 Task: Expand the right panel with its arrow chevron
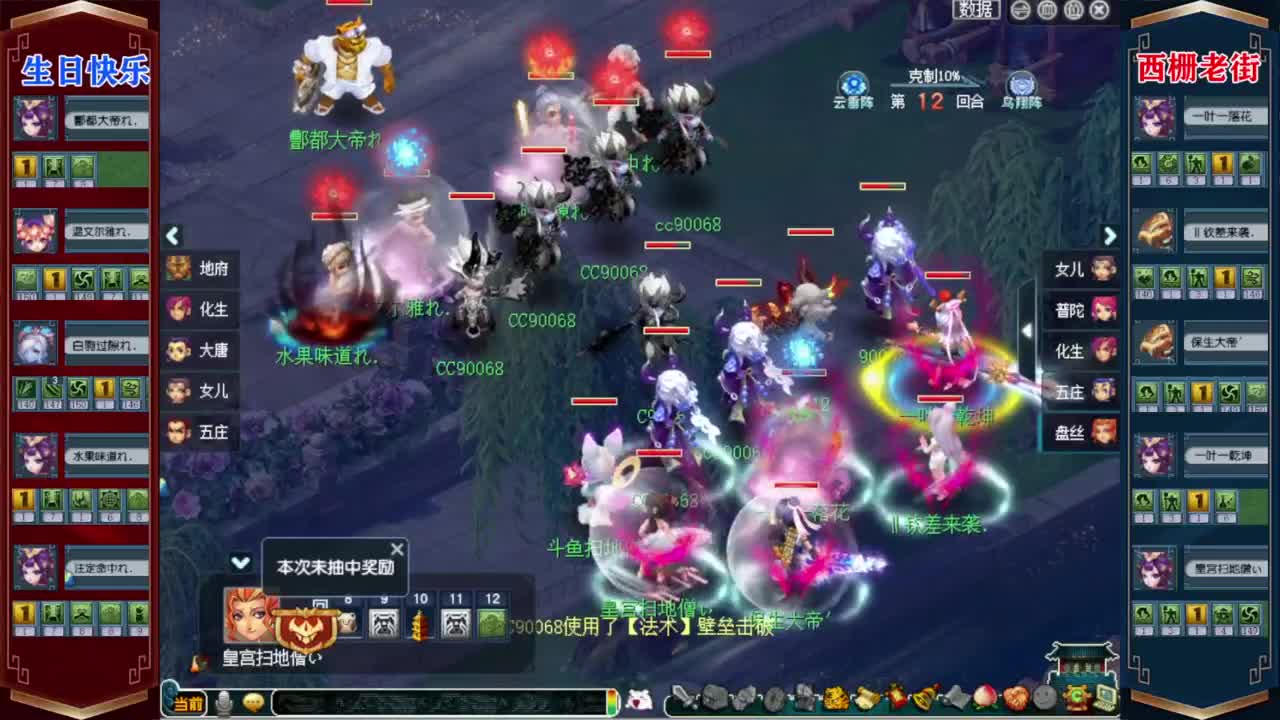click(x=1110, y=236)
